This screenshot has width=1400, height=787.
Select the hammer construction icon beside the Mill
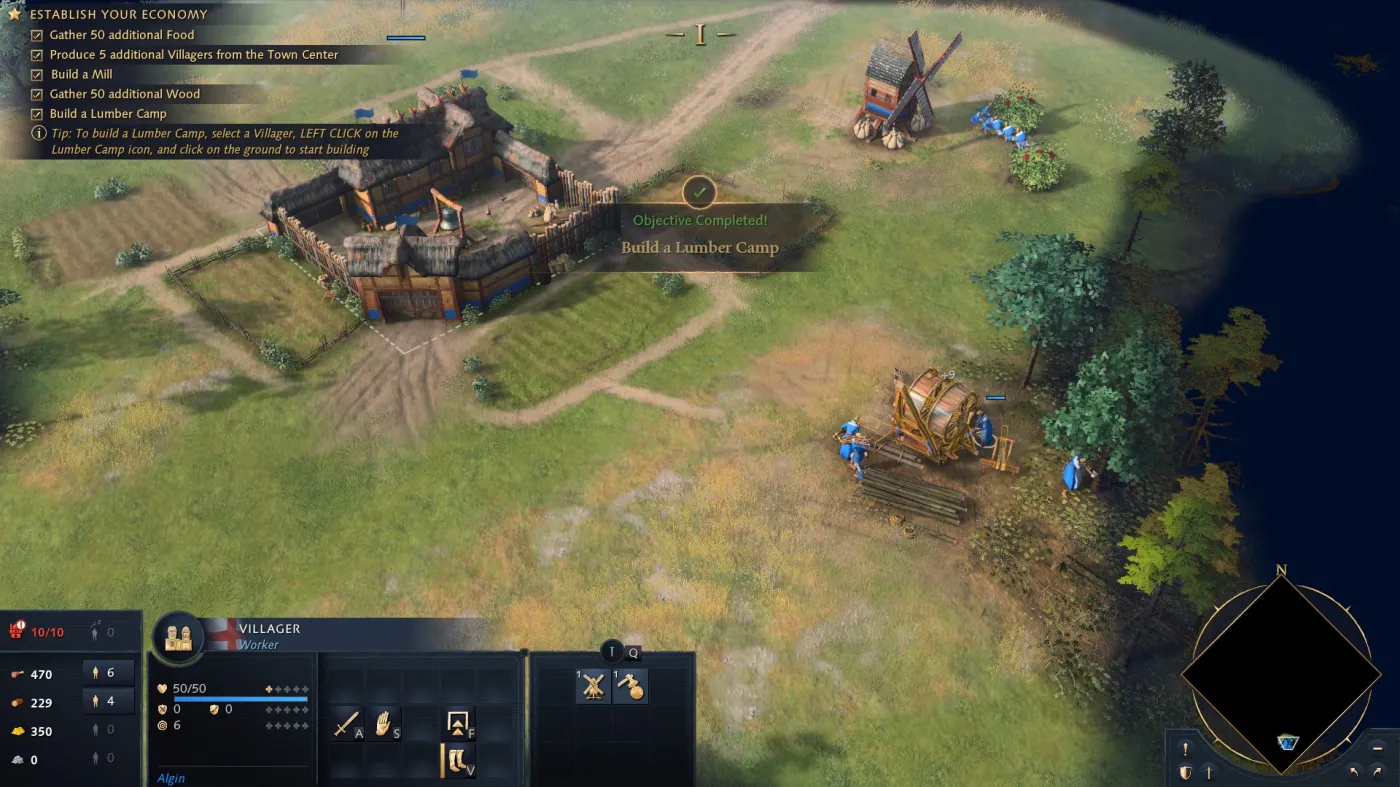[630, 686]
